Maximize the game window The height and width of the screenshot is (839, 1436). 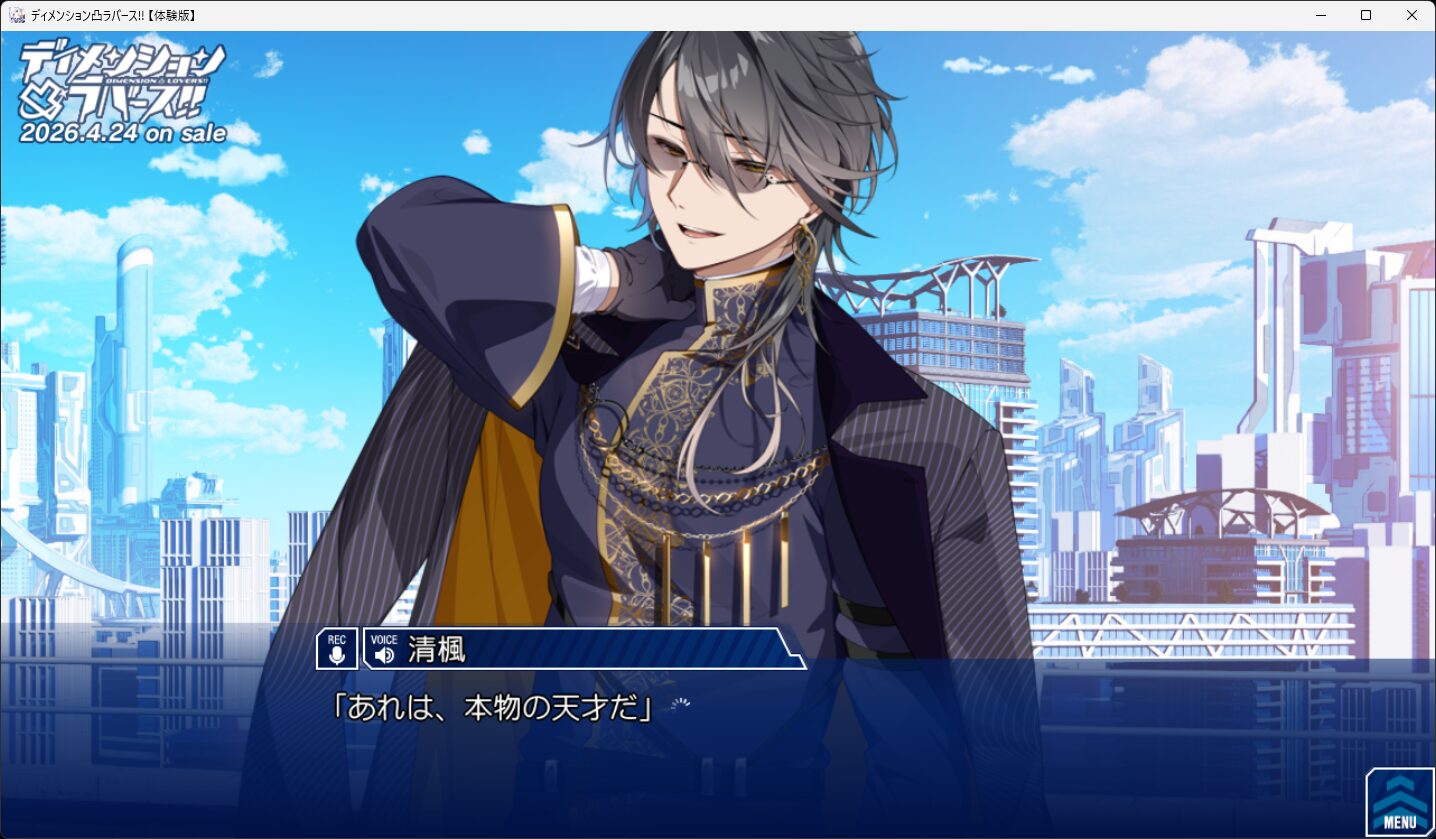pyautogui.click(x=1366, y=15)
